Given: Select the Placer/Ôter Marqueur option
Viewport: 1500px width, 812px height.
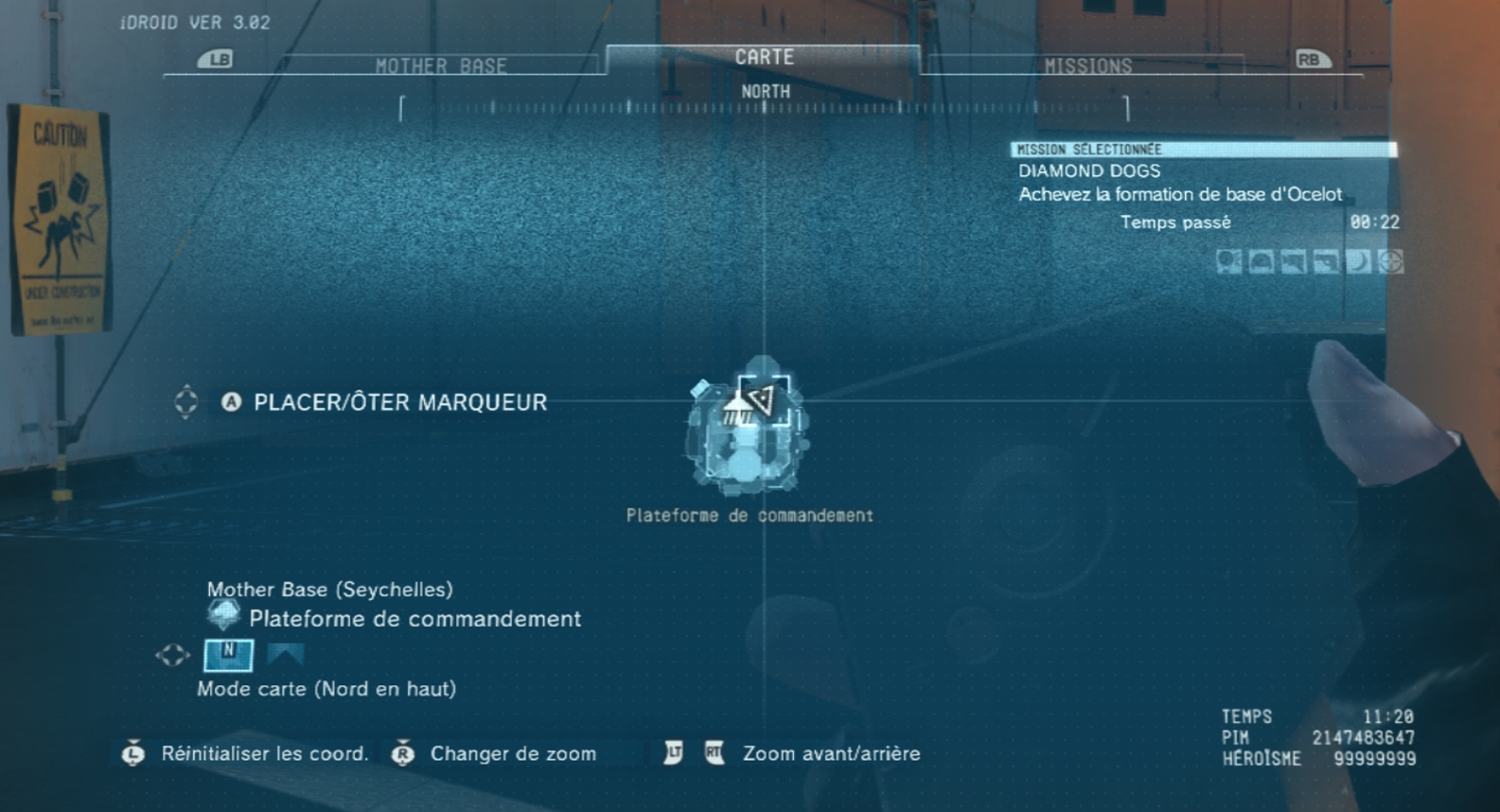Looking at the screenshot, I should tap(399, 402).
